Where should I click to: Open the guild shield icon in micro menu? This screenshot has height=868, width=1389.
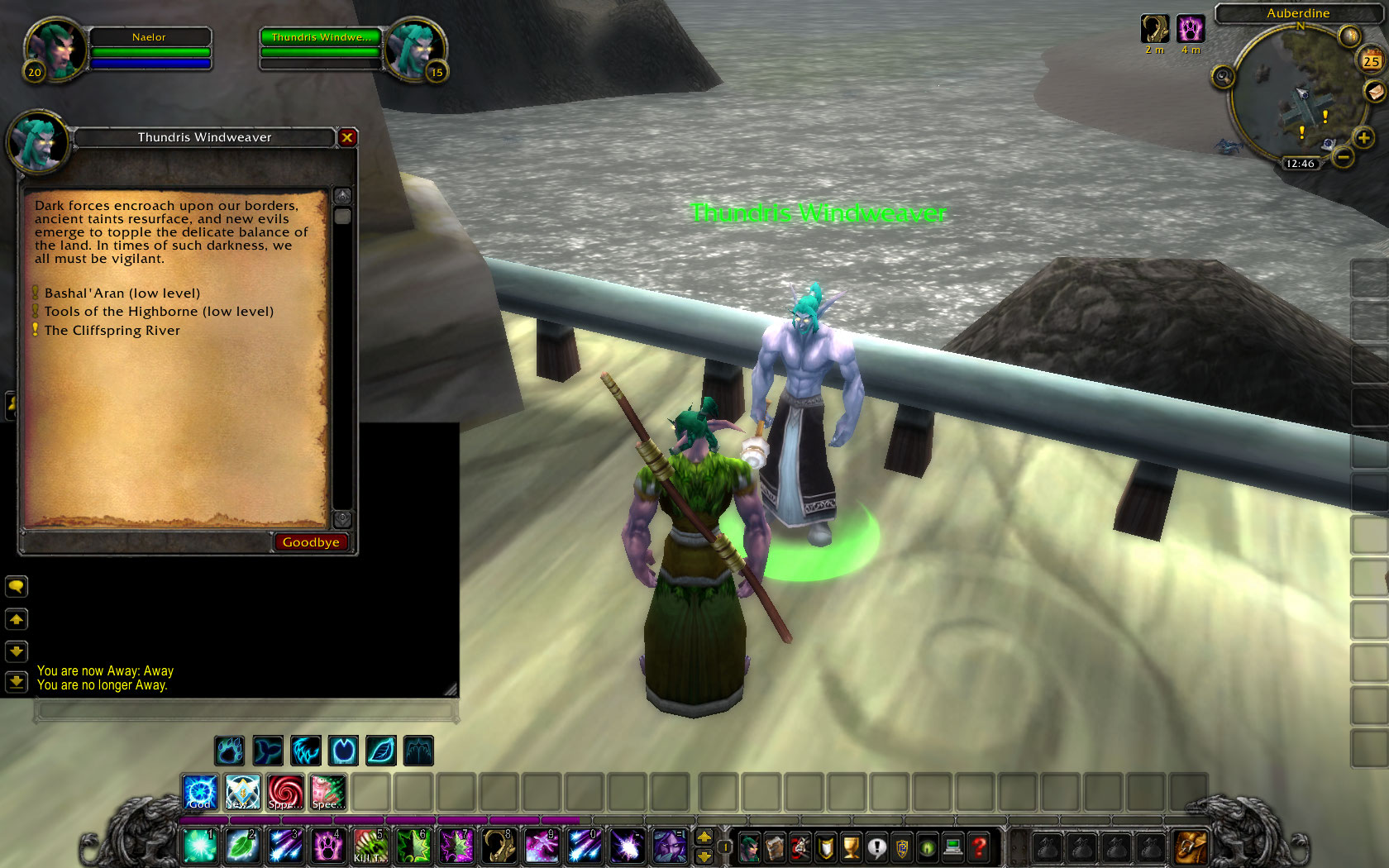pyautogui.click(x=902, y=847)
